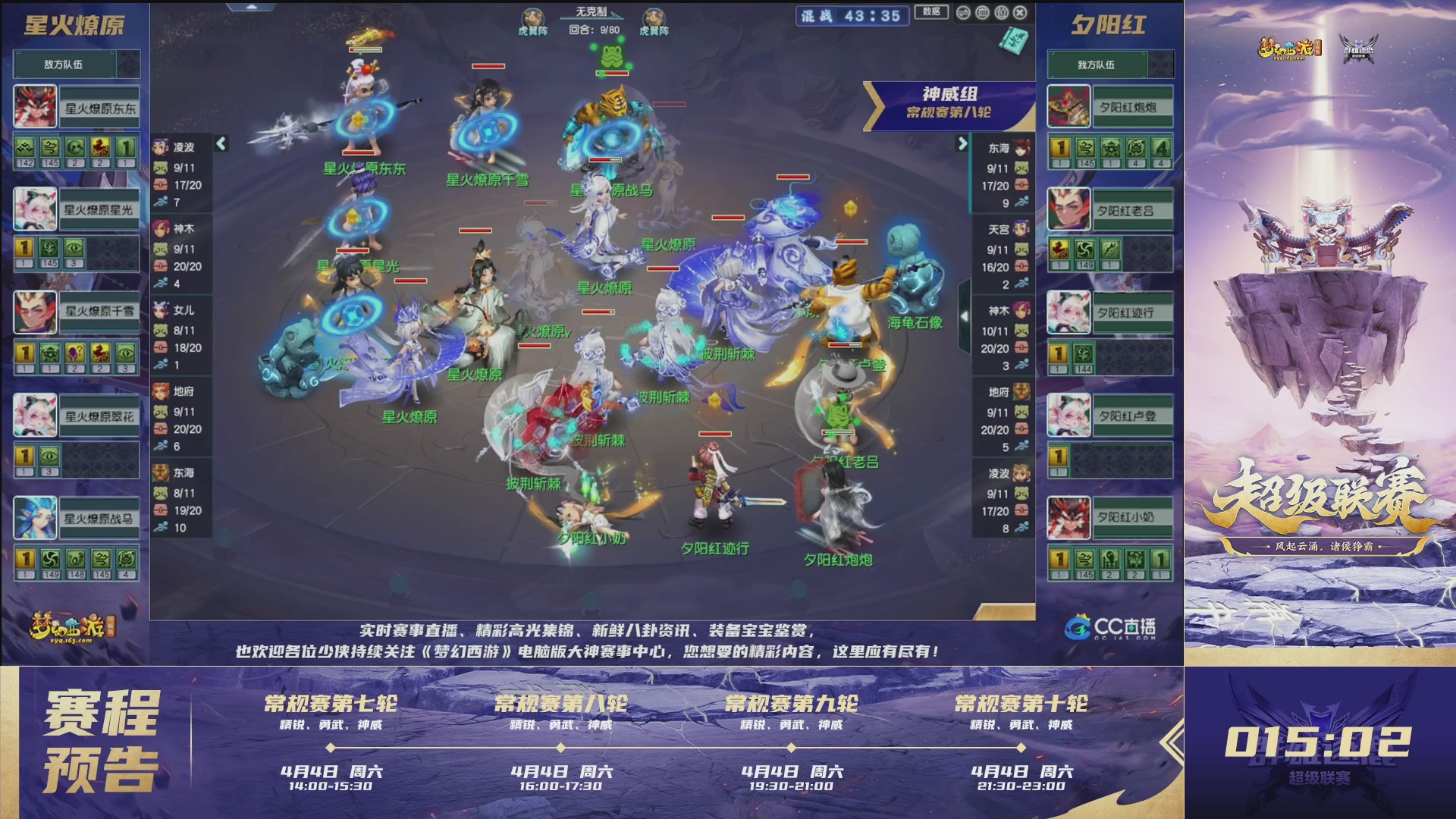1456x819 pixels.
Task: Select the left team's 虎翼阵 formation emblem
Action: 533,17
